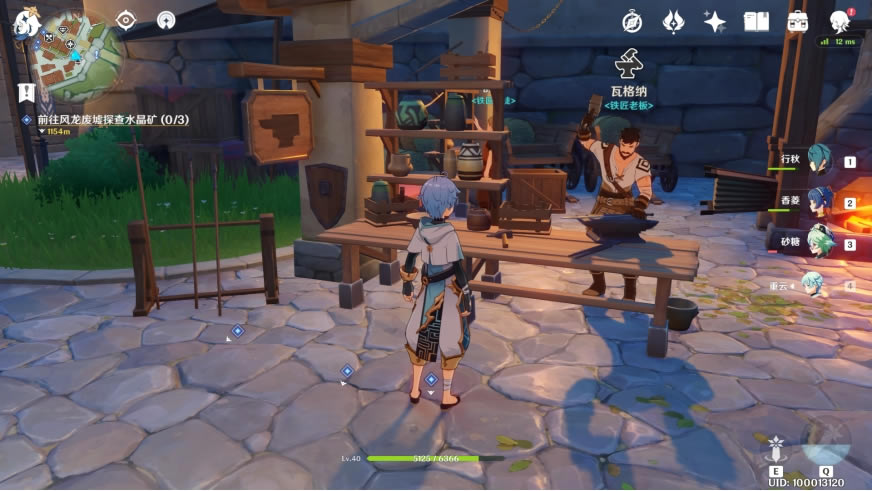872x491 pixels.
Task: Open the Paimon menu icon
Action: click(24, 23)
